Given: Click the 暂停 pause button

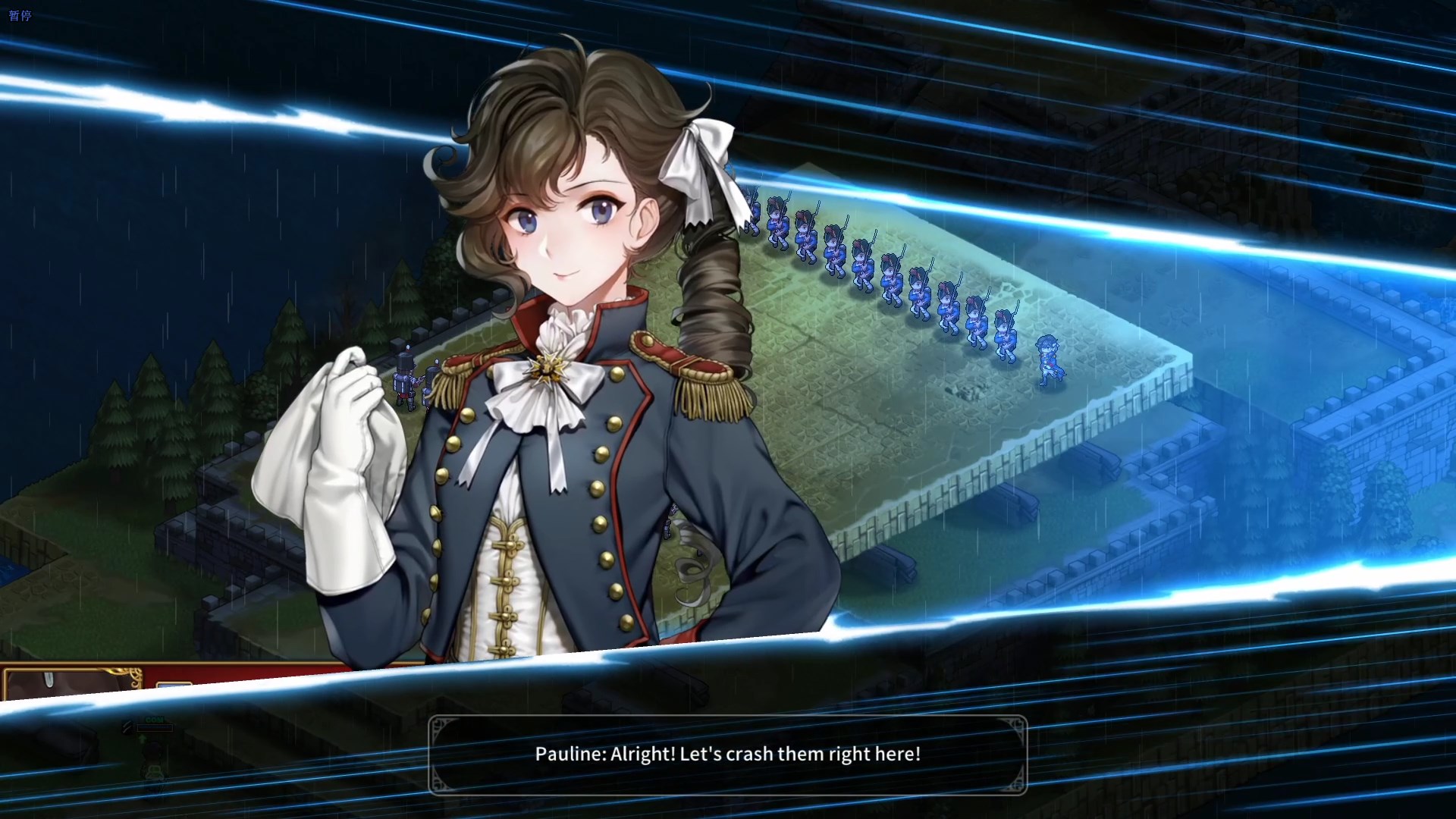Looking at the screenshot, I should click(20, 15).
